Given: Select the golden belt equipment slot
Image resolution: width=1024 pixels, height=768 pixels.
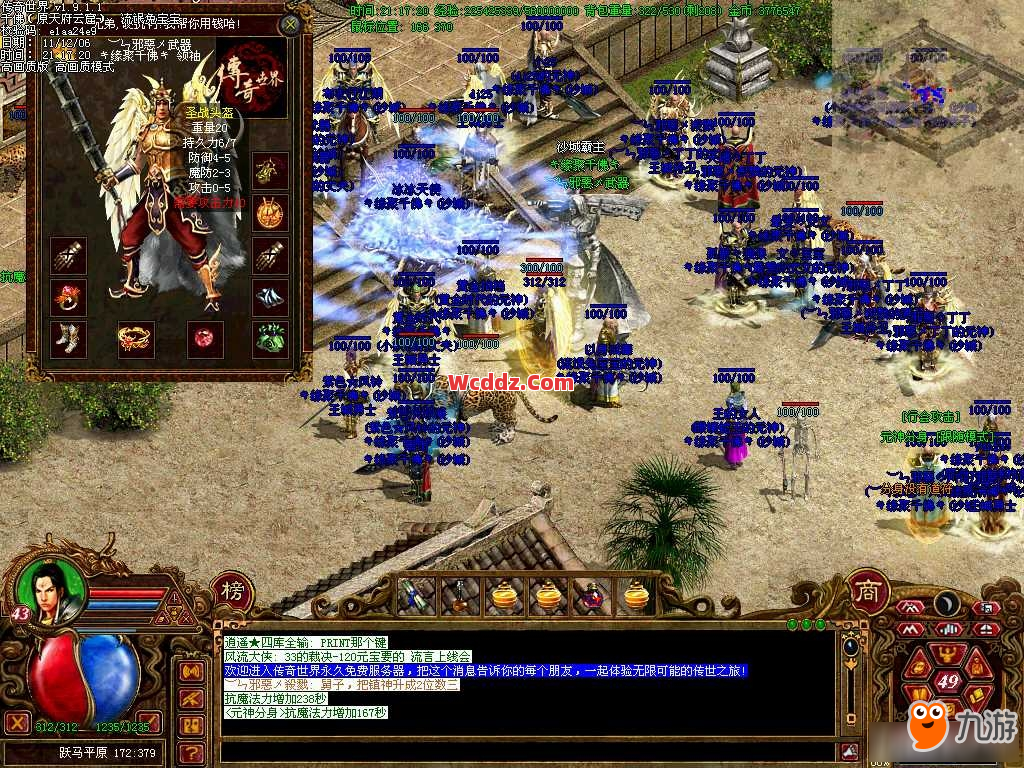Looking at the screenshot, I should tap(136, 339).
